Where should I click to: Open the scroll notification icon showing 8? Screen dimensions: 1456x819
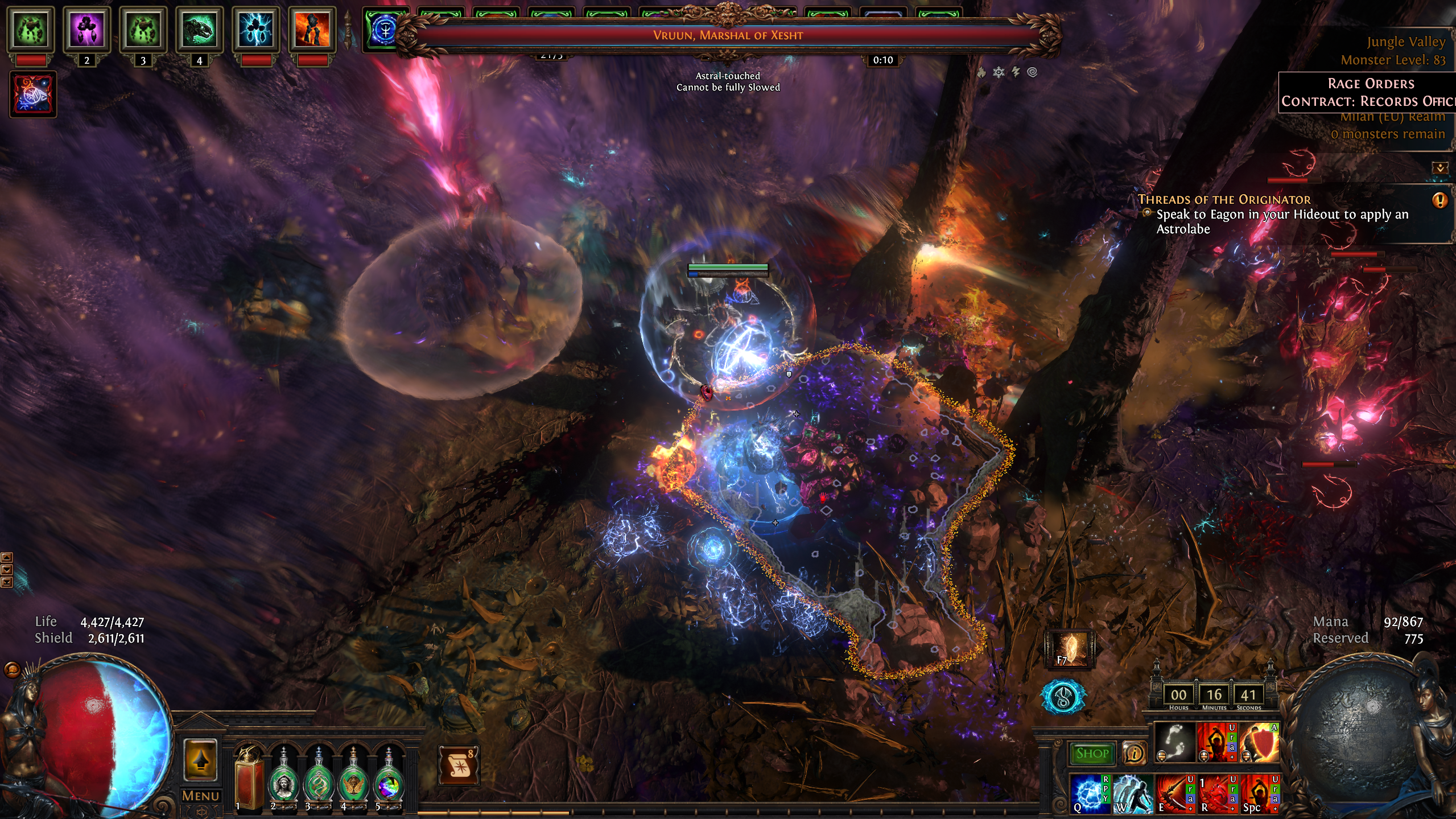coord(459,766)
